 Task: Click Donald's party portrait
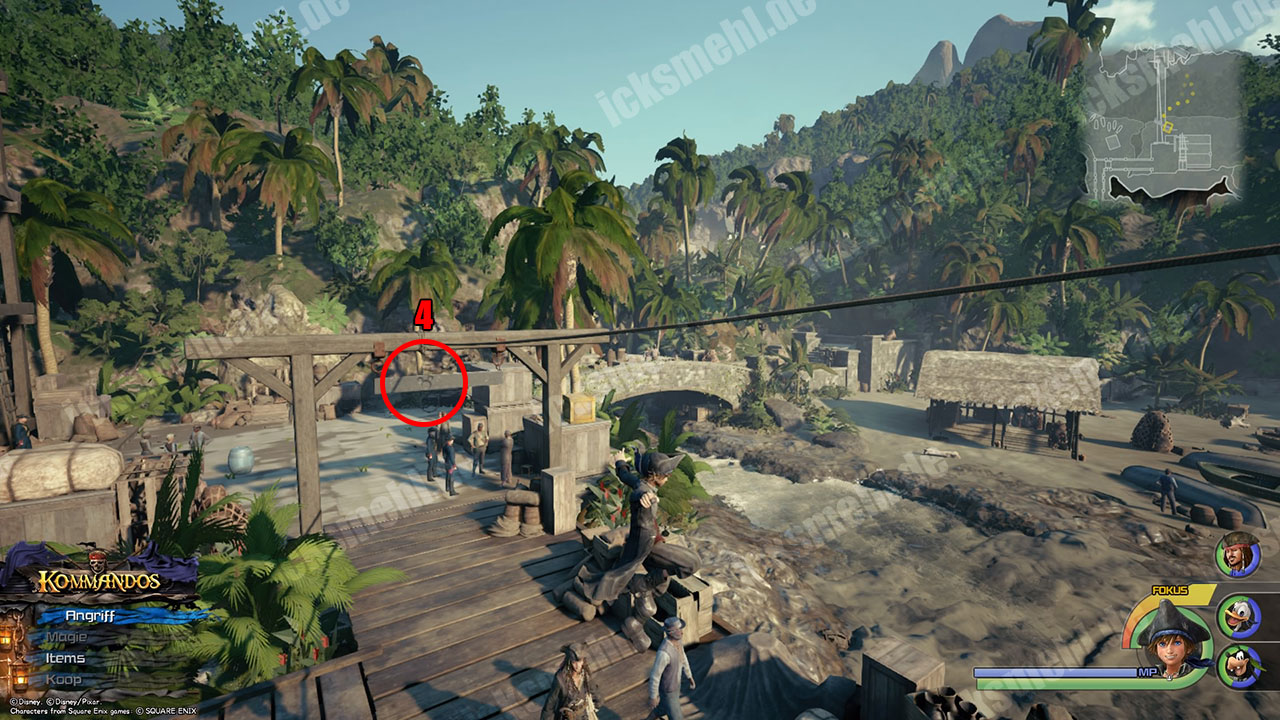pyautogui.click(x=1238, y=615)
